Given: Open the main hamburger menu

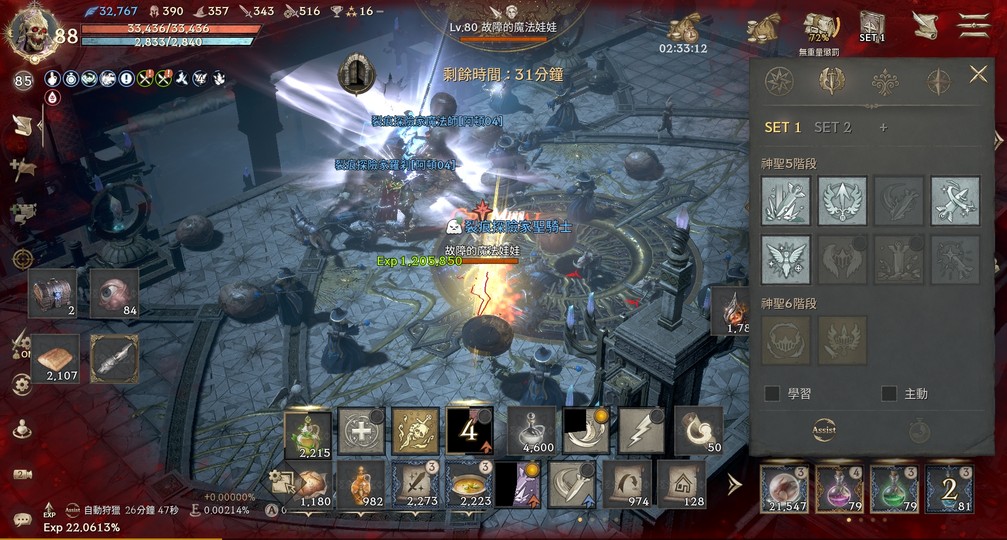Looking at the screenshot, I should click(973, 26).
